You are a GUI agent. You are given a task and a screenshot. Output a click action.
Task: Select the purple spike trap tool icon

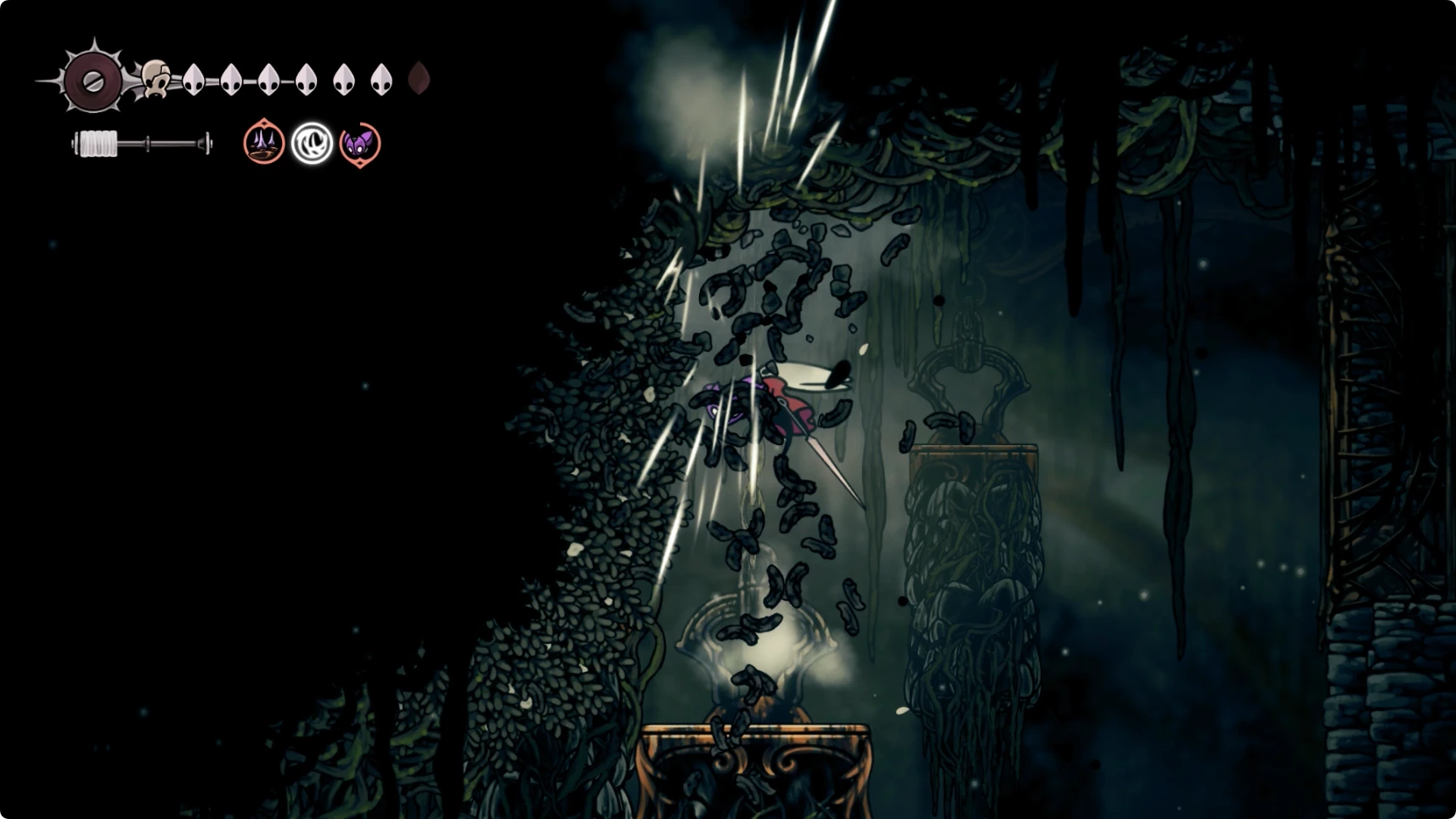(x=263, y=143)
